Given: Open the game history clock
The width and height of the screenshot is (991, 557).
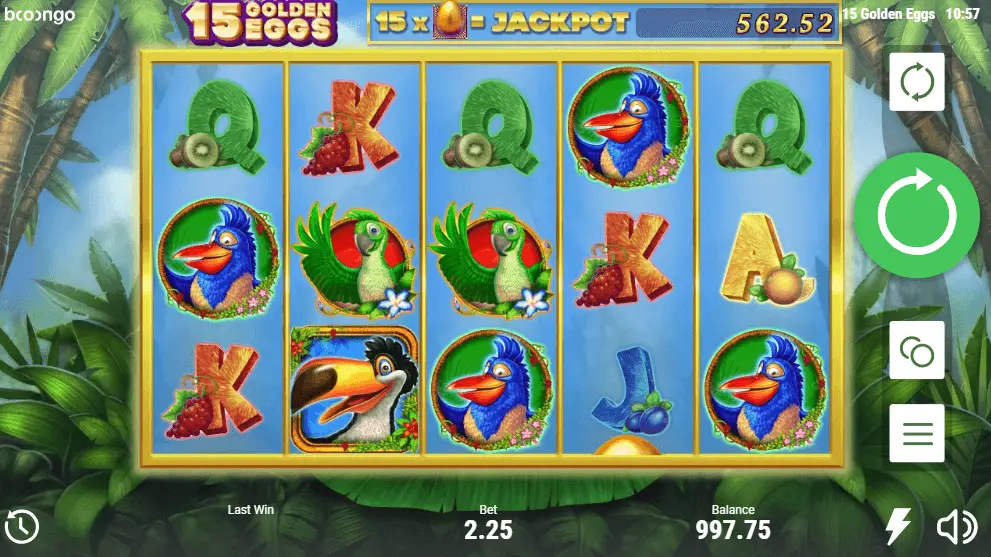Looking at the screenshot, I should 22,526.
